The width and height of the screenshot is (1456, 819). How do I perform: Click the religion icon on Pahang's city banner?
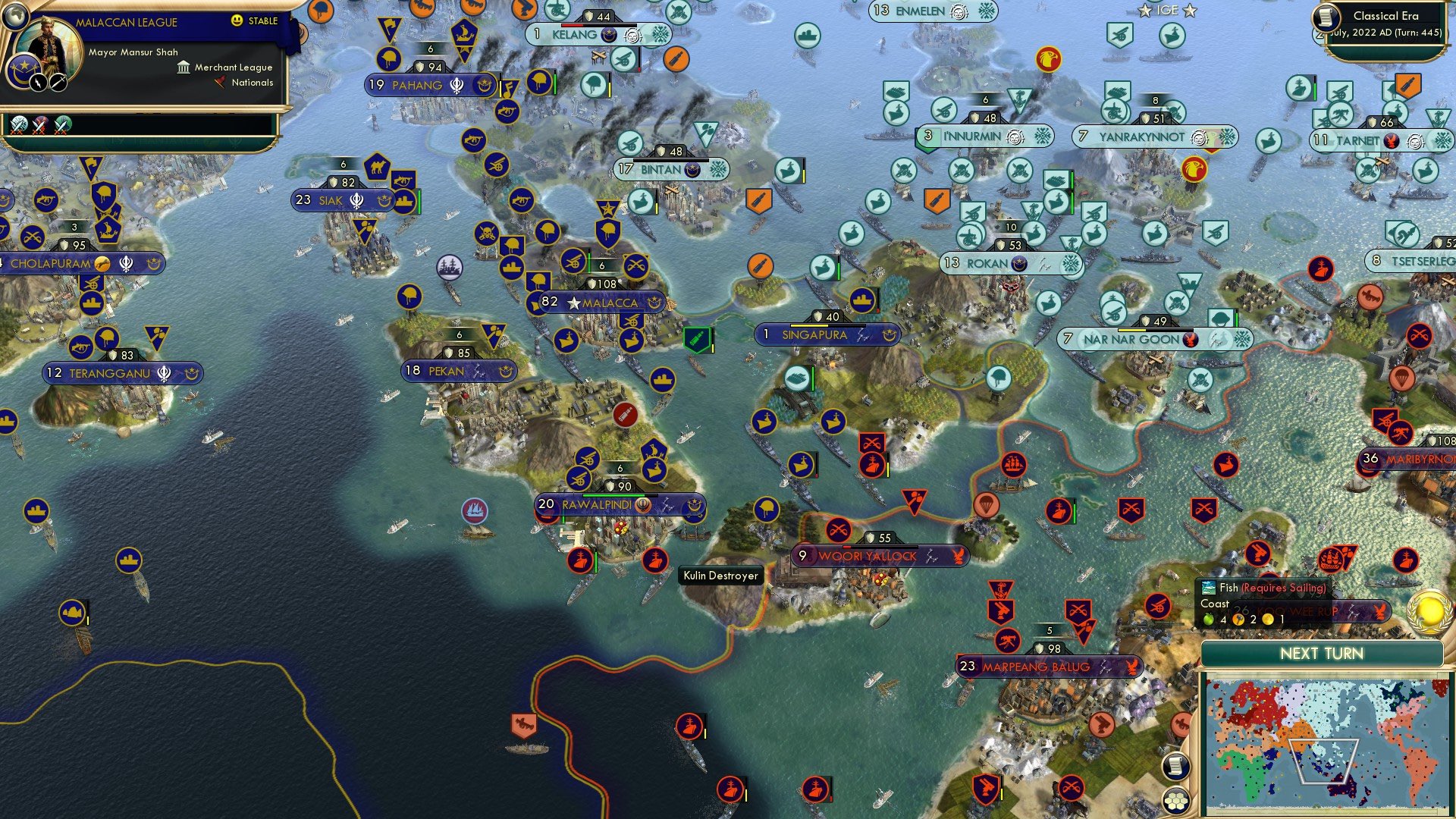[457, 86]
